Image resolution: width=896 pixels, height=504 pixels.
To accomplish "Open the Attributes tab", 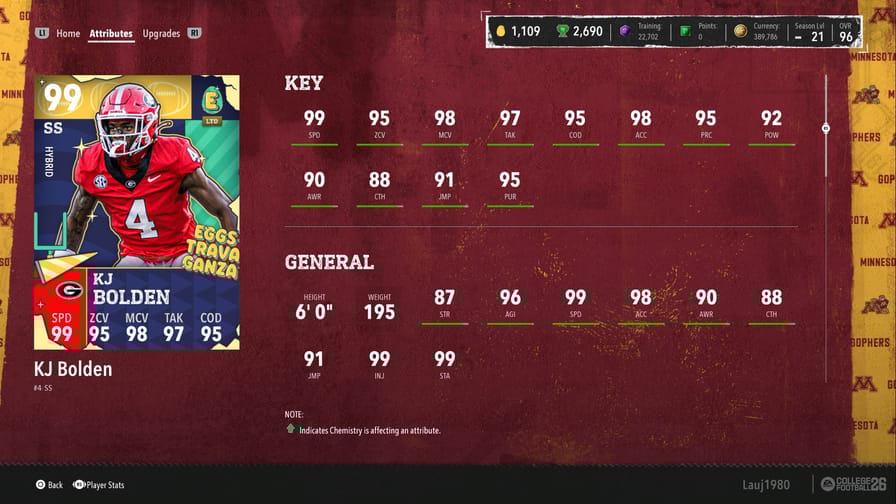I will tap(111, 33).
